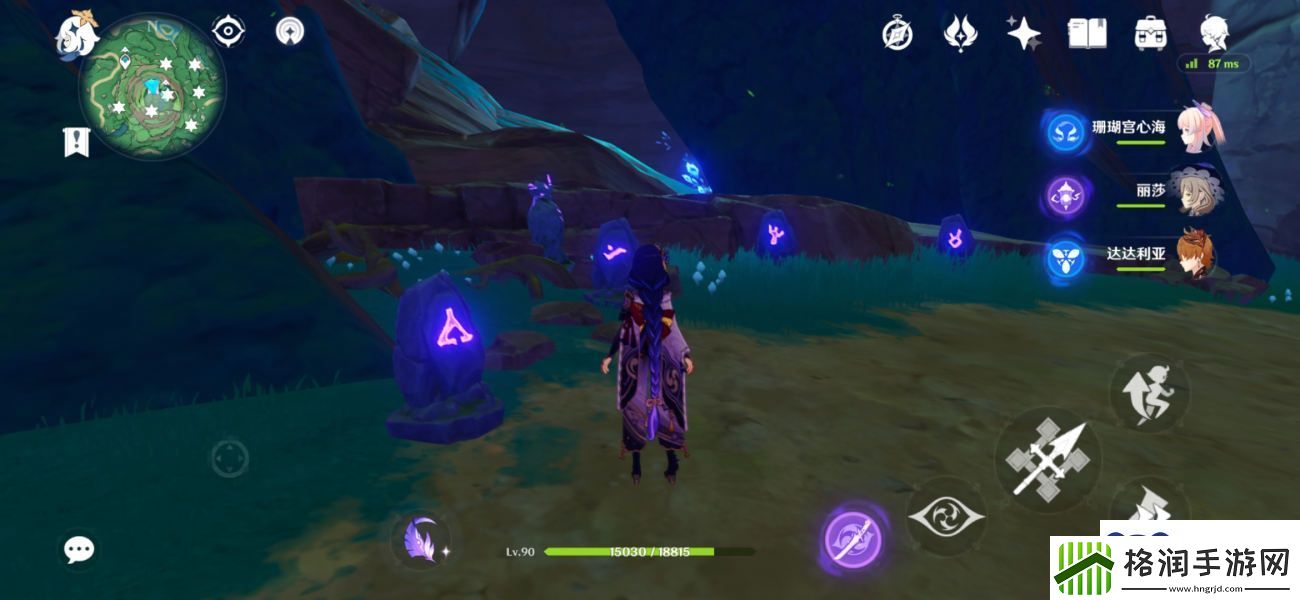Image resolution: width=1300 pixels, height=600 pixels.
Task: Open the Battle Pass emblem icon
Action: coord(960,34)
